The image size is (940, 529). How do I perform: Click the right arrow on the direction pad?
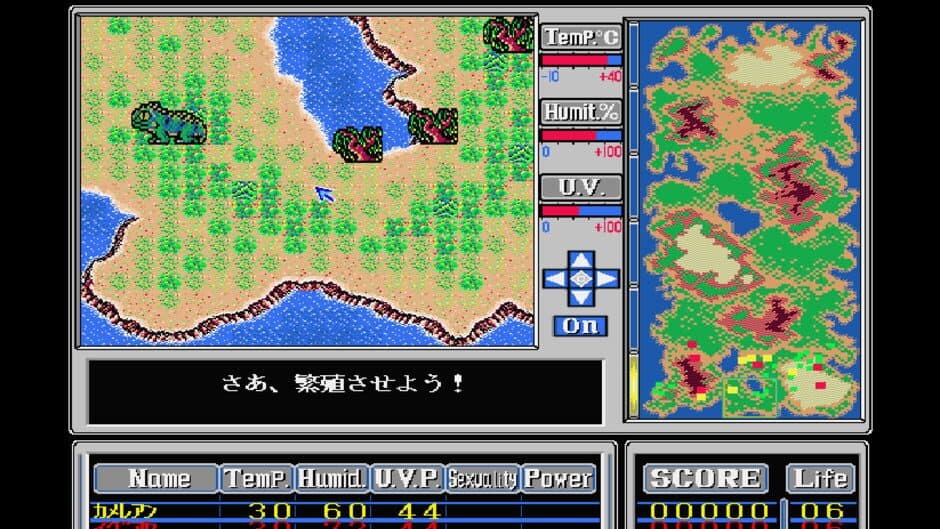(607, 279)
